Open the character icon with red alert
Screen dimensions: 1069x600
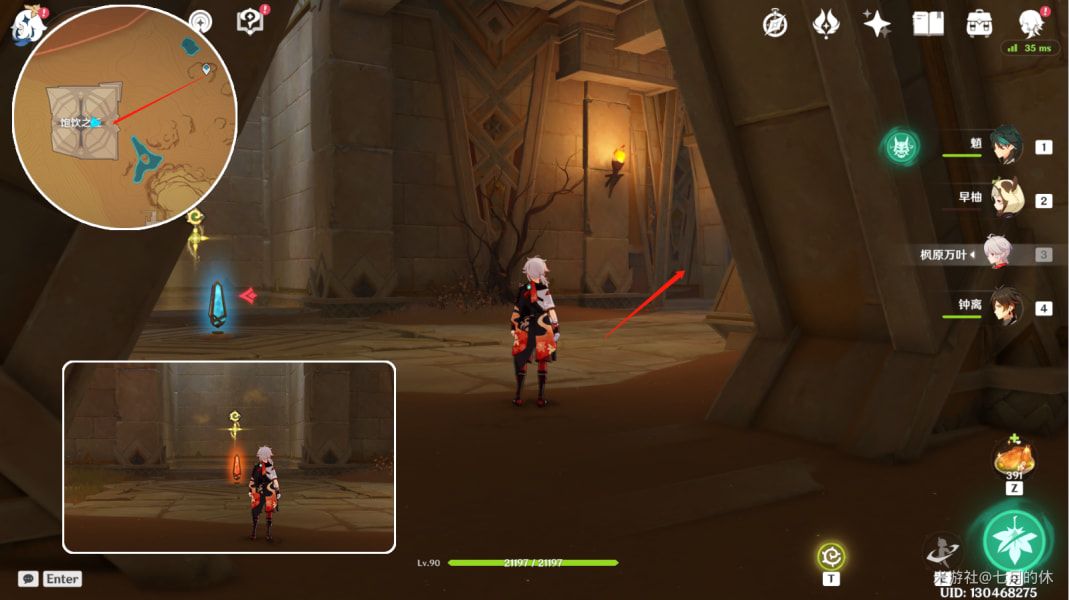1031,23
